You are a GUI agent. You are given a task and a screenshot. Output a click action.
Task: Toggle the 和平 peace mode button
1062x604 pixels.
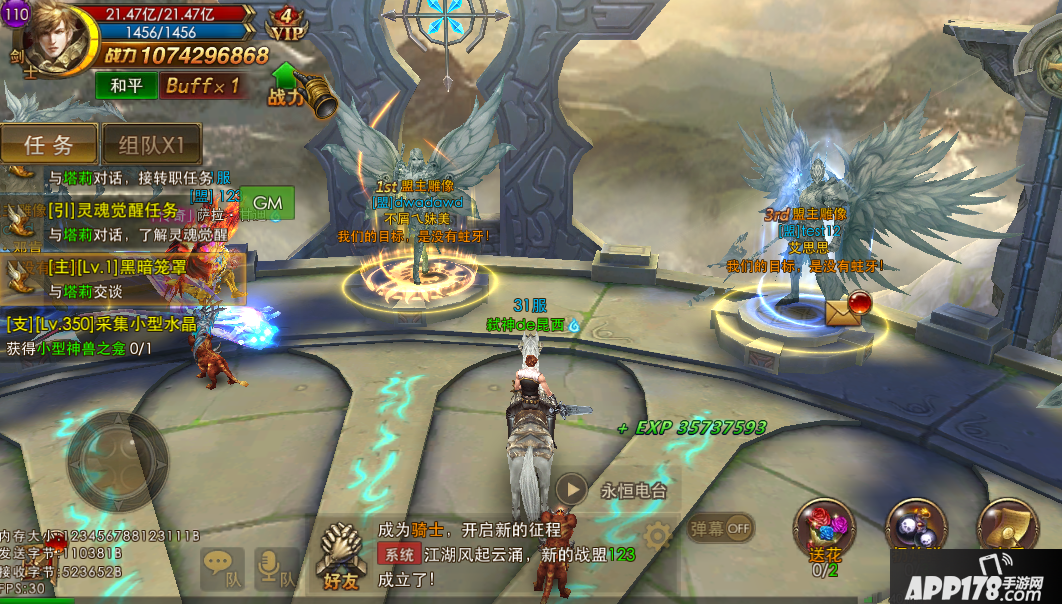point(126,85)
